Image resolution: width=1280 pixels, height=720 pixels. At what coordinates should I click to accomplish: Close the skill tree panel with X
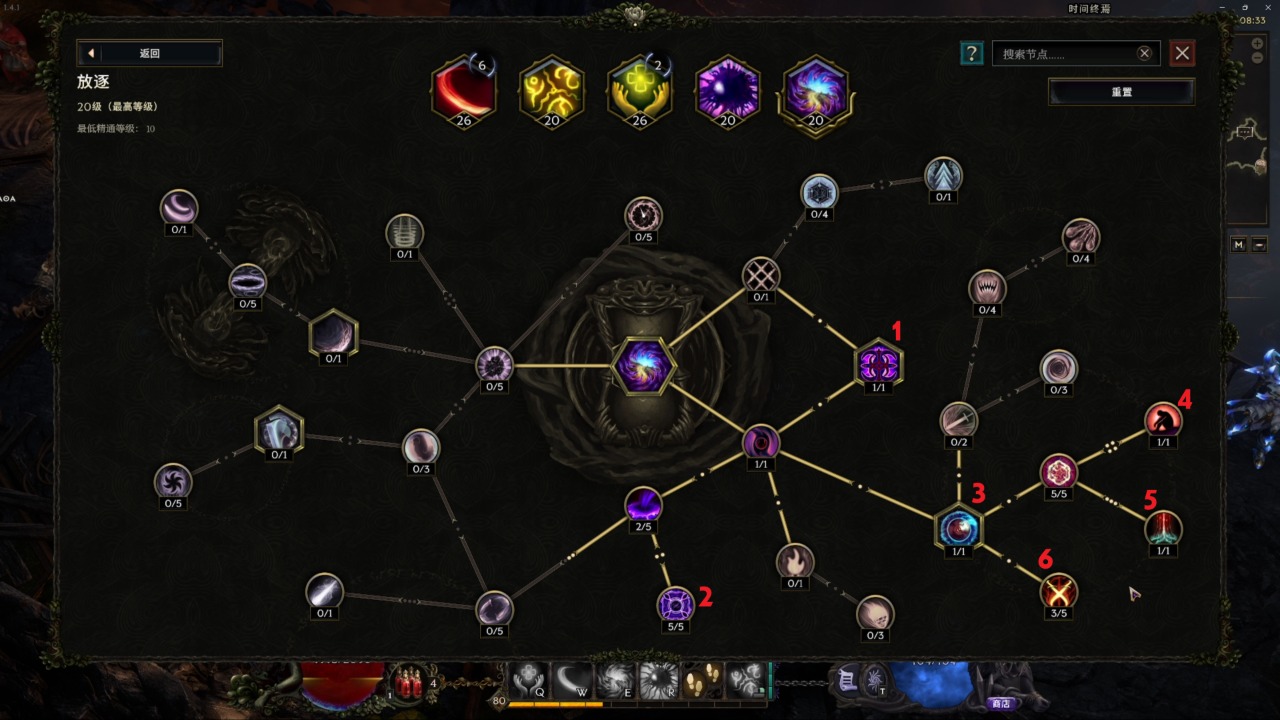1183,54
